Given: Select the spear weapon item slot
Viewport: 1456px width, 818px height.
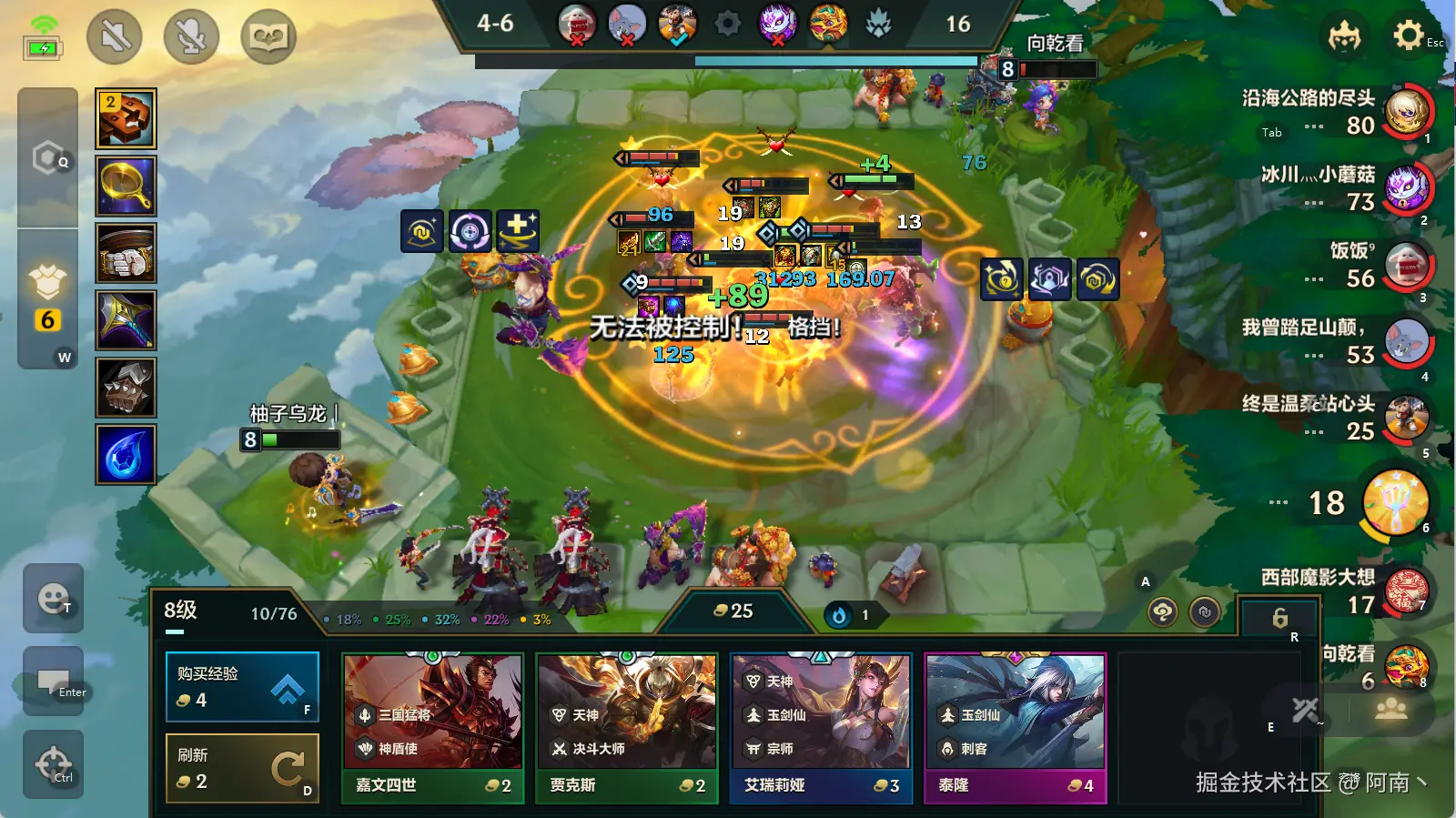Looking at the screenshot, I should [x=126, y=320].
